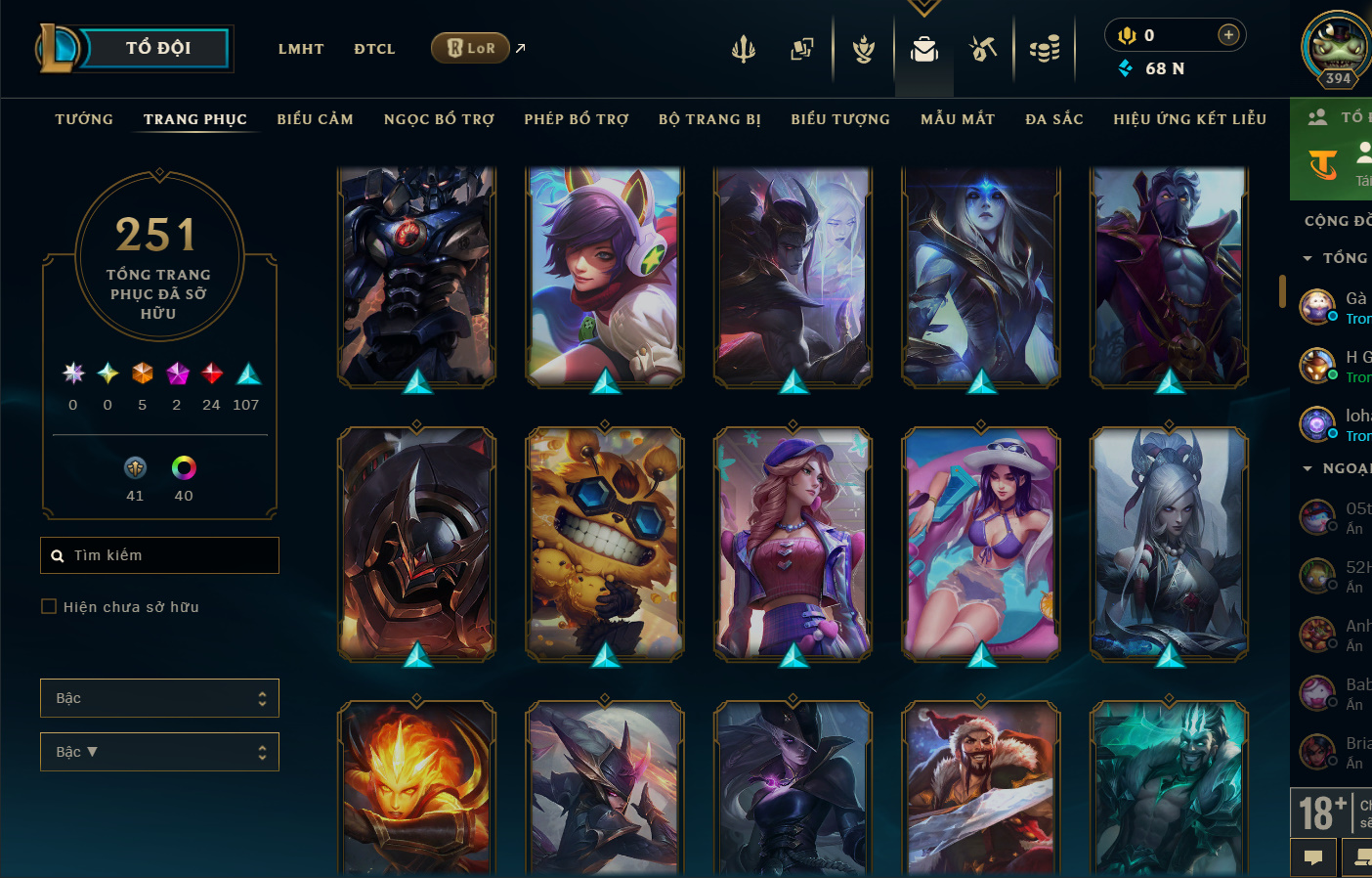Select the NGỌC BỔ TRỢ tab
This screenshot has width=1372, height=878.
tap(439, 119)
